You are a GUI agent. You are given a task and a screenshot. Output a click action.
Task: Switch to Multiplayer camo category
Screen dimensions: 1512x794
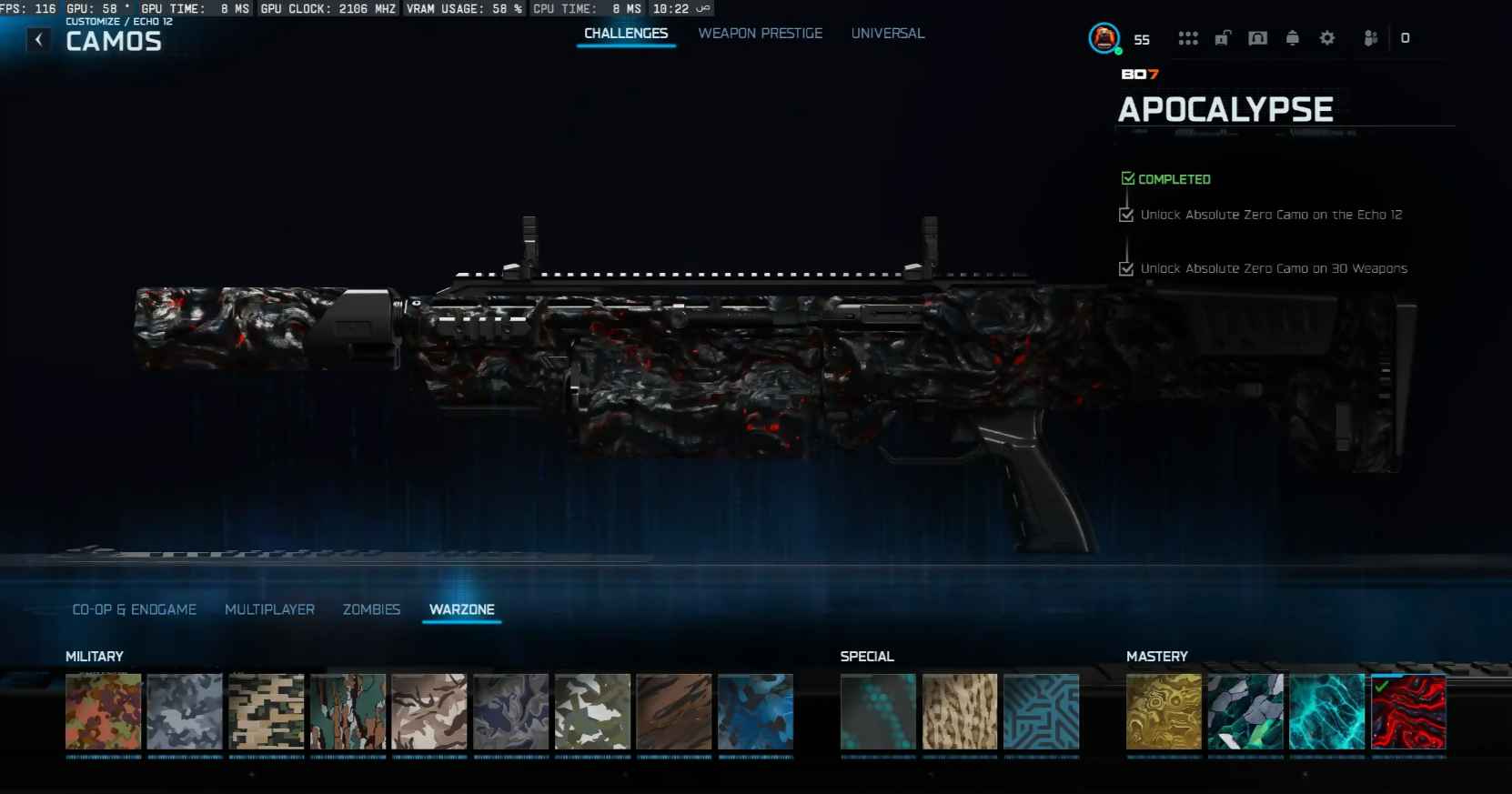coord(269,609)
